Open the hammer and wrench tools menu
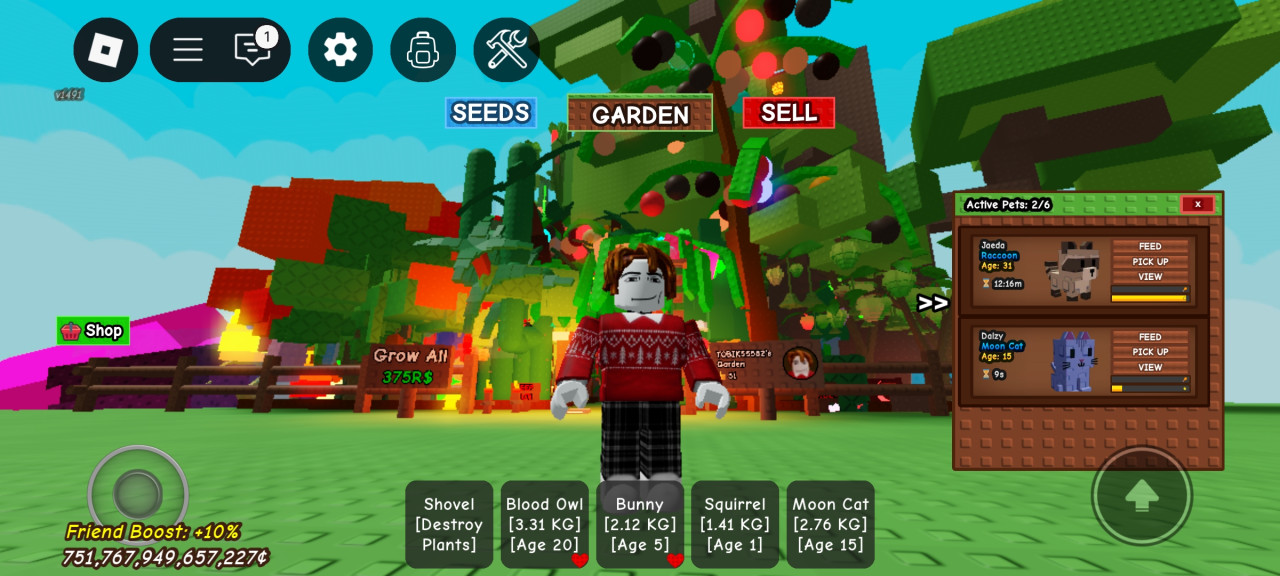 pos(506,50)
